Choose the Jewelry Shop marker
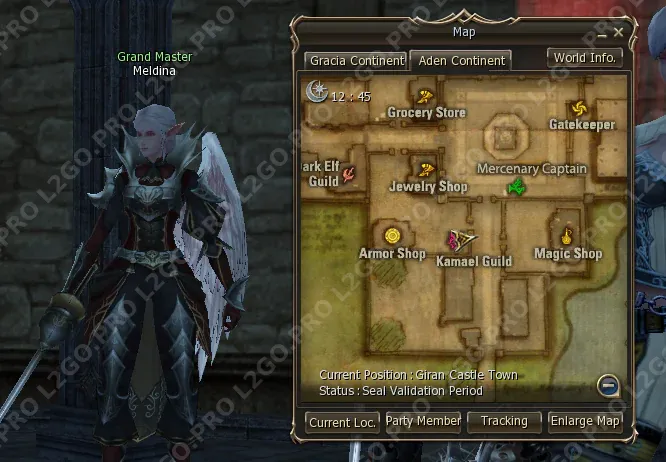 [x=427, y=169]
